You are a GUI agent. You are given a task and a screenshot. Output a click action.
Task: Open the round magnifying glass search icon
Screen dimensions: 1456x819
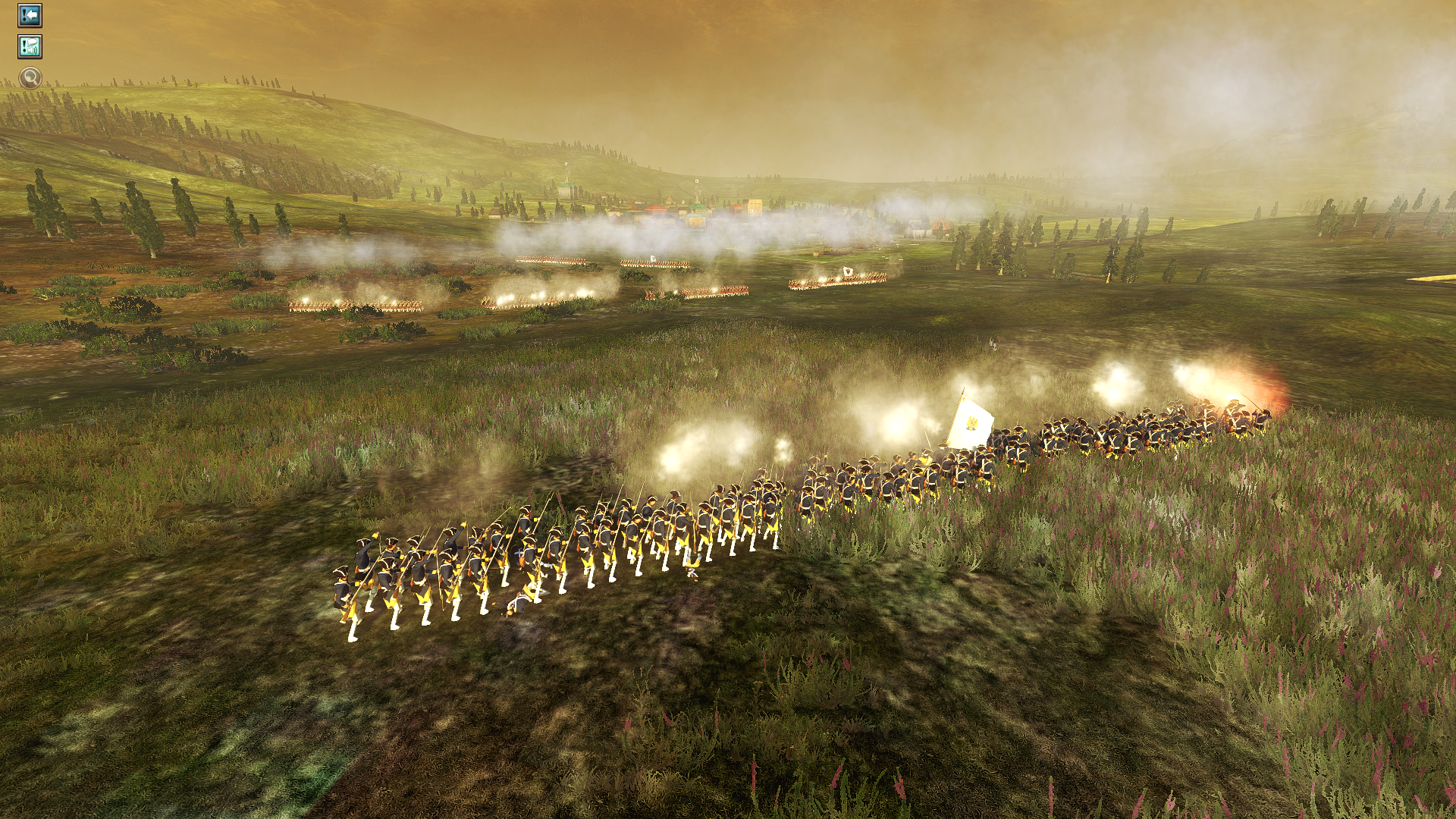tap(30, 77)
